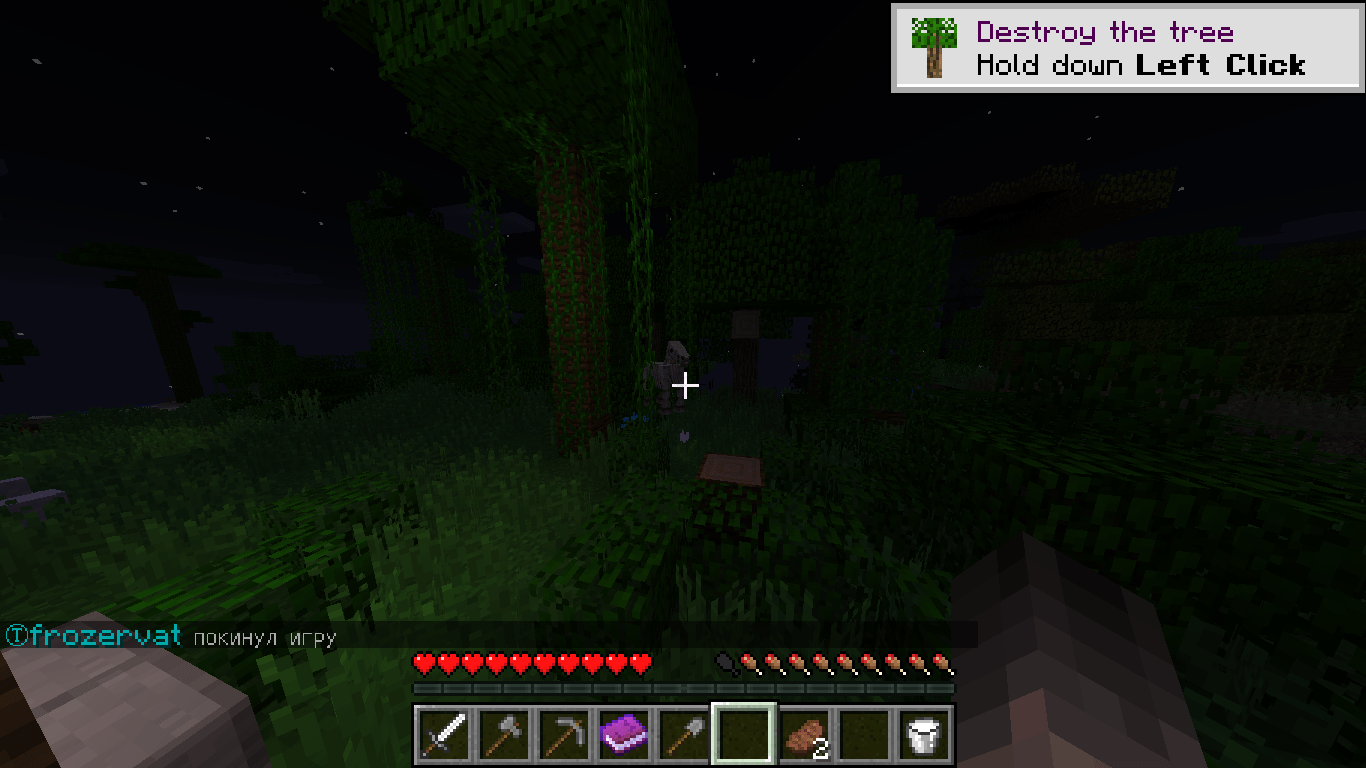
Task: Click the frozervat chat message
Action: tap(172, 636)
